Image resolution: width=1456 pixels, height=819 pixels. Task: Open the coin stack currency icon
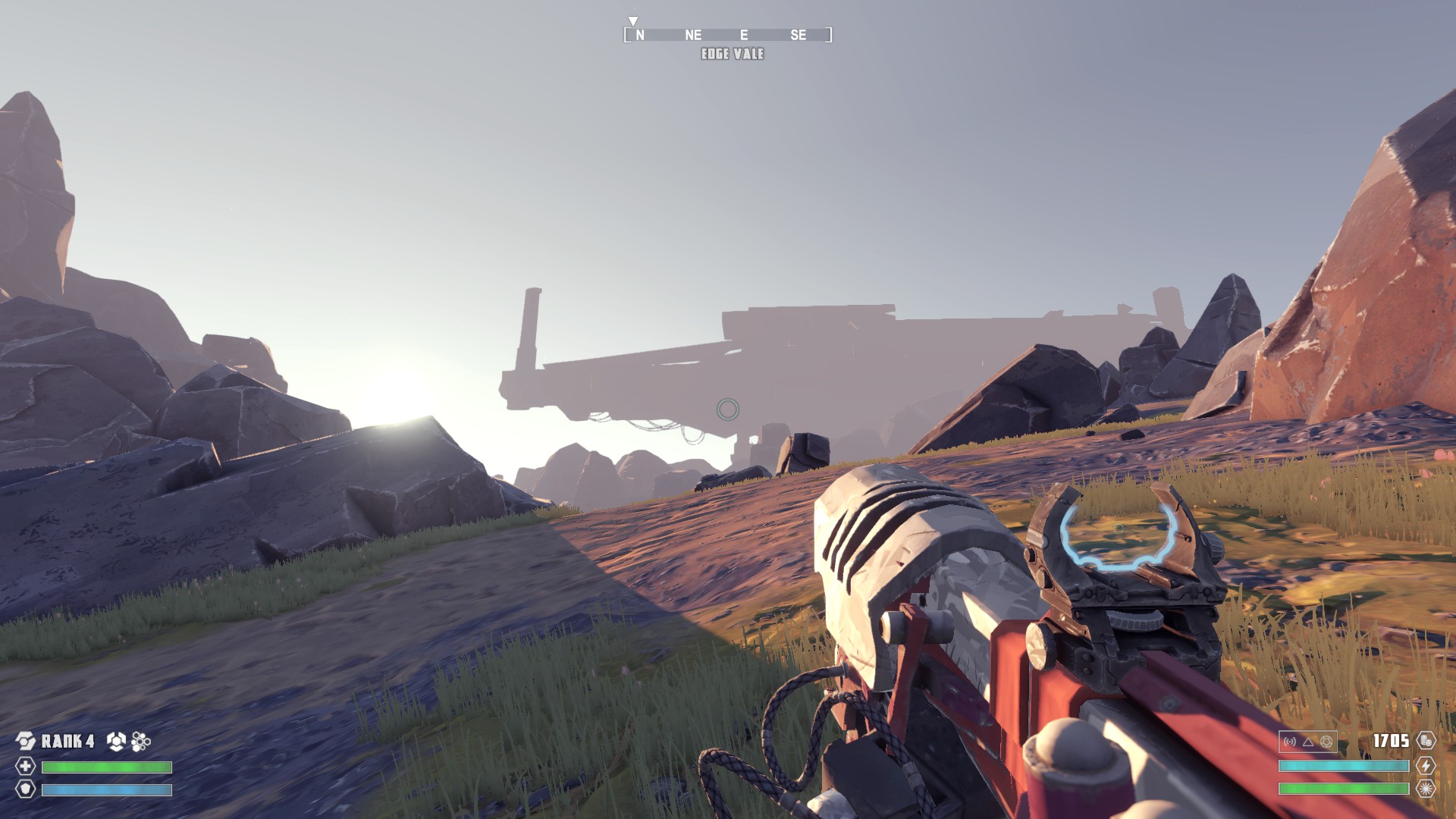pos(1426,741)
